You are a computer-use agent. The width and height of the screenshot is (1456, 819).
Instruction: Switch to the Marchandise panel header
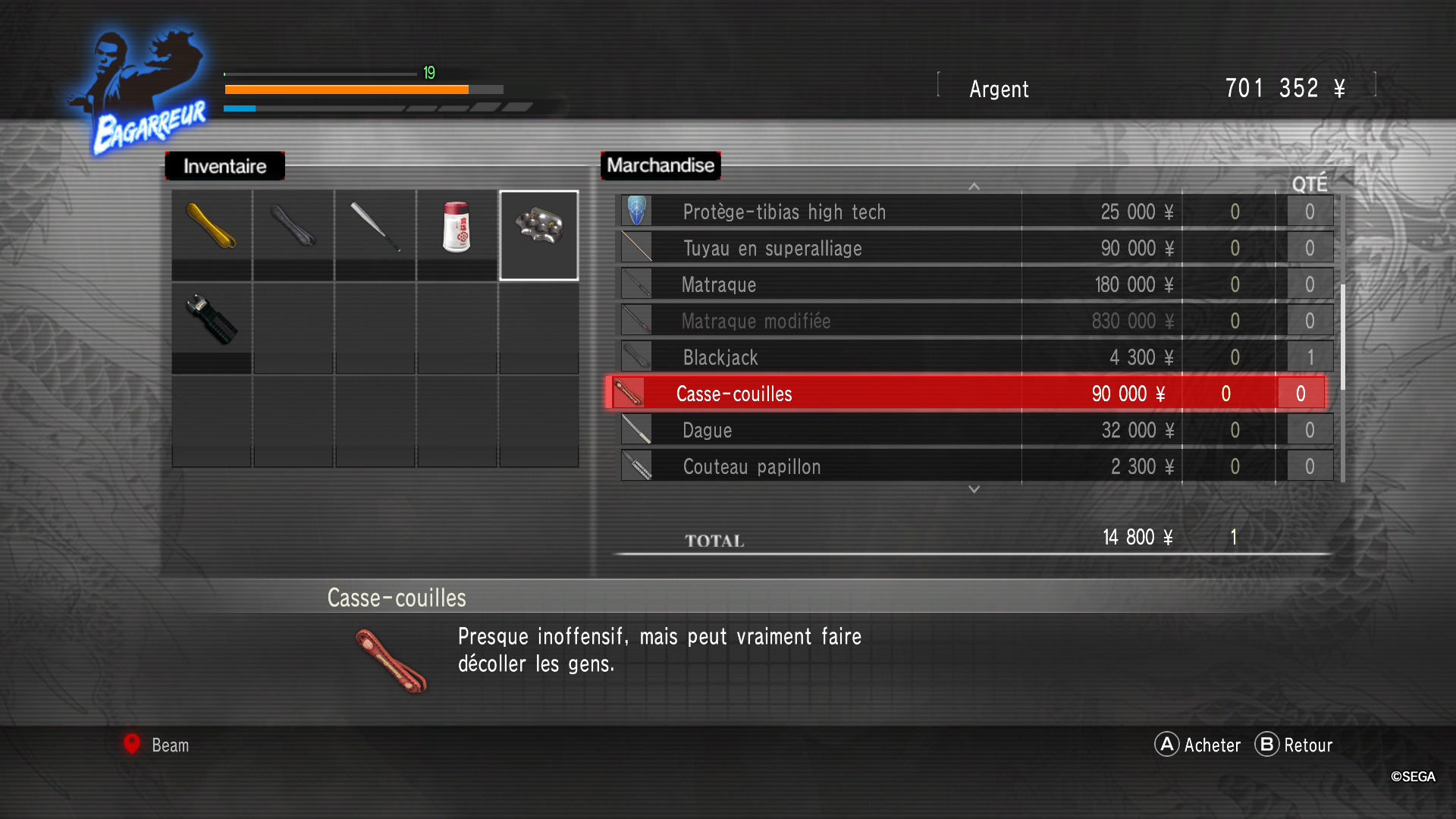[660, 165]
